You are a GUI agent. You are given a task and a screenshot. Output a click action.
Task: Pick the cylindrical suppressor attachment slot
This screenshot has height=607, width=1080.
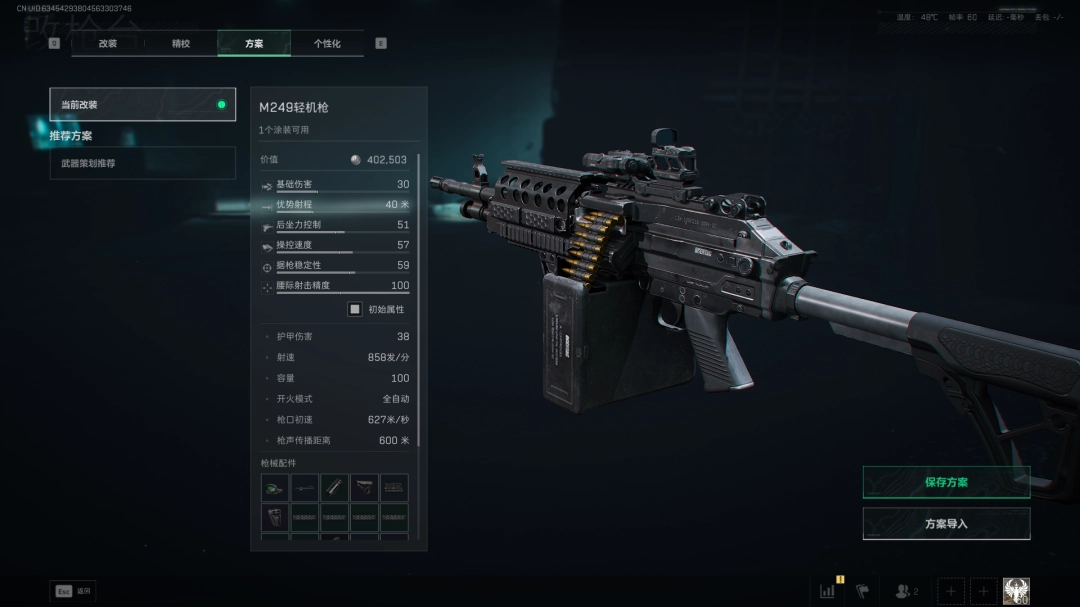335,488
